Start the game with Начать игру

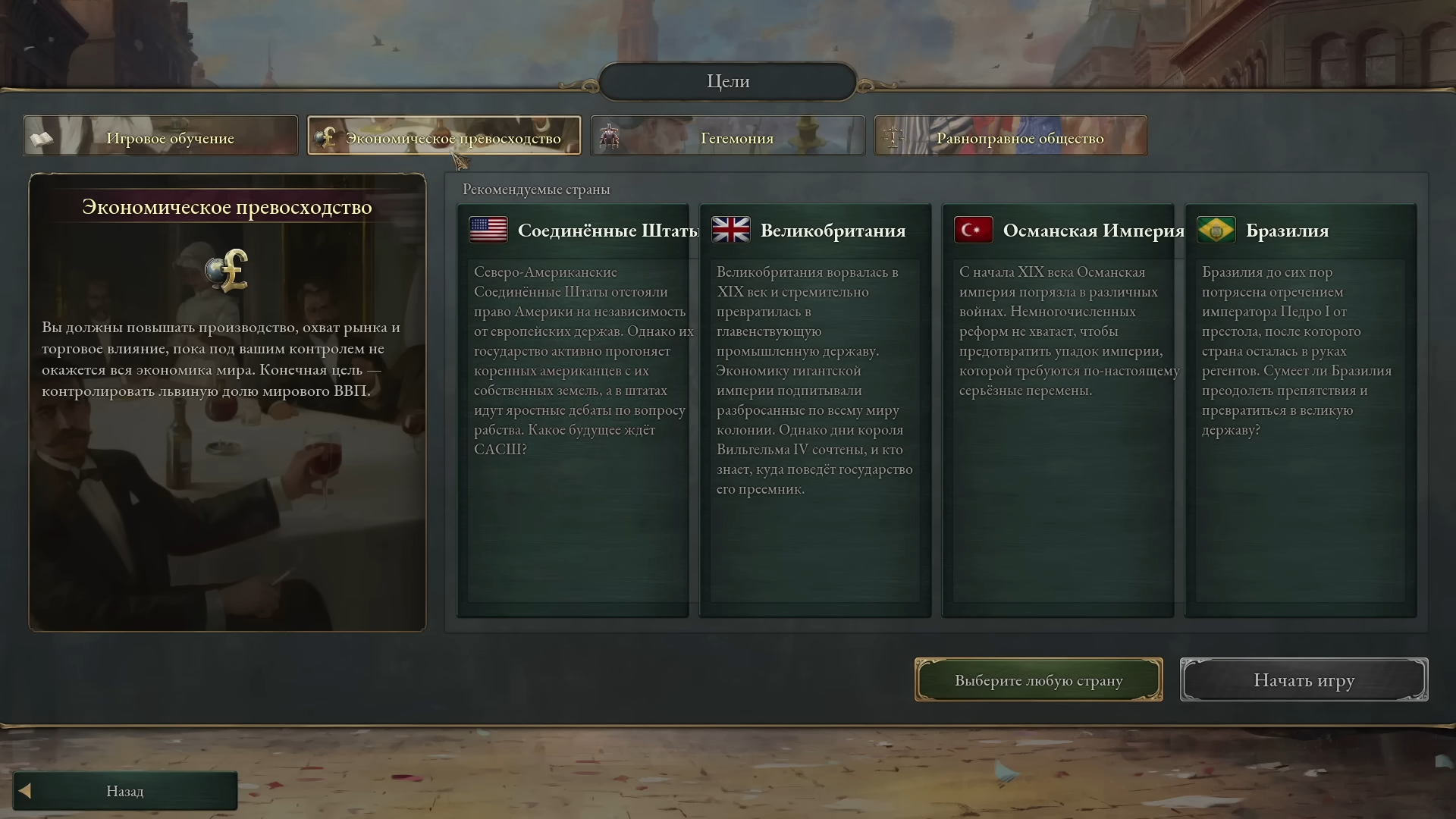tap(1304, 680)
